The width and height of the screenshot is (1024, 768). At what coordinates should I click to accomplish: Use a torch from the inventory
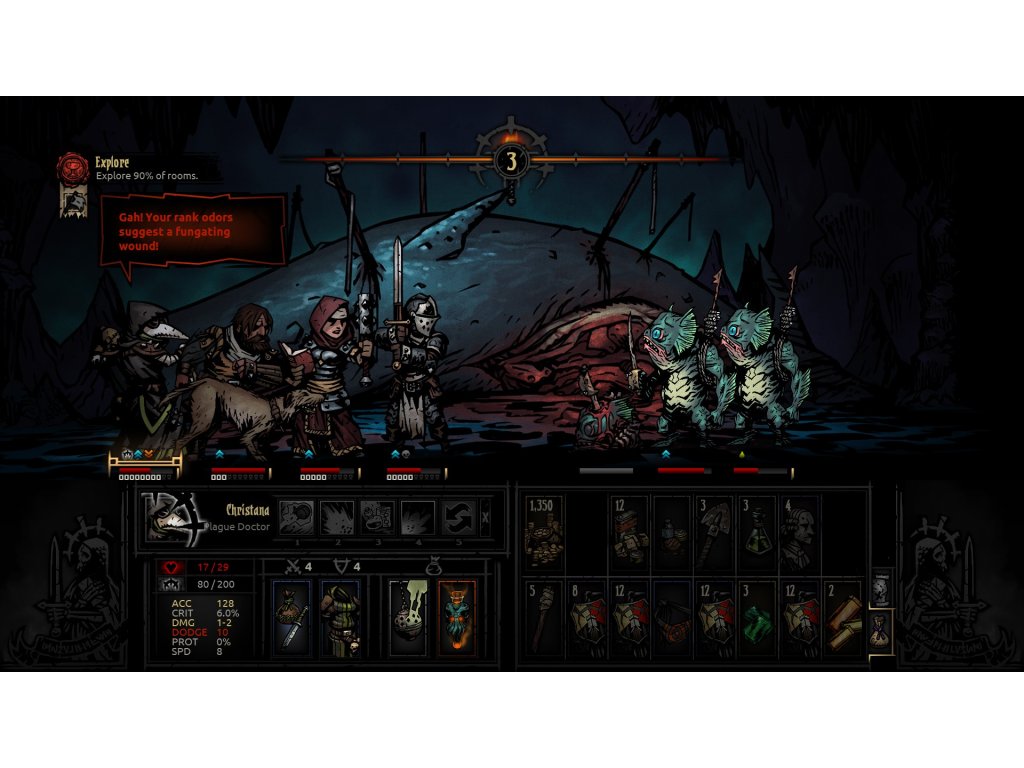tap(543, 618)
